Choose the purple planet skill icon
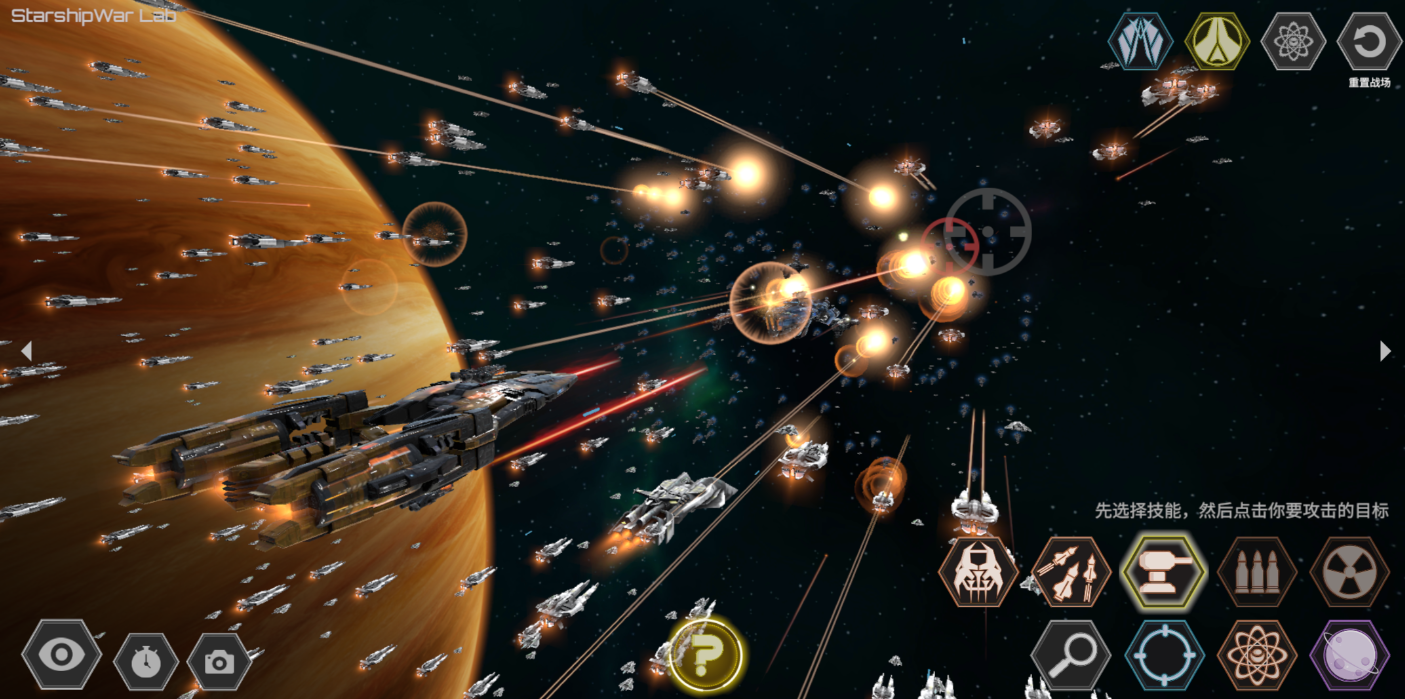 pos(1349,656)
